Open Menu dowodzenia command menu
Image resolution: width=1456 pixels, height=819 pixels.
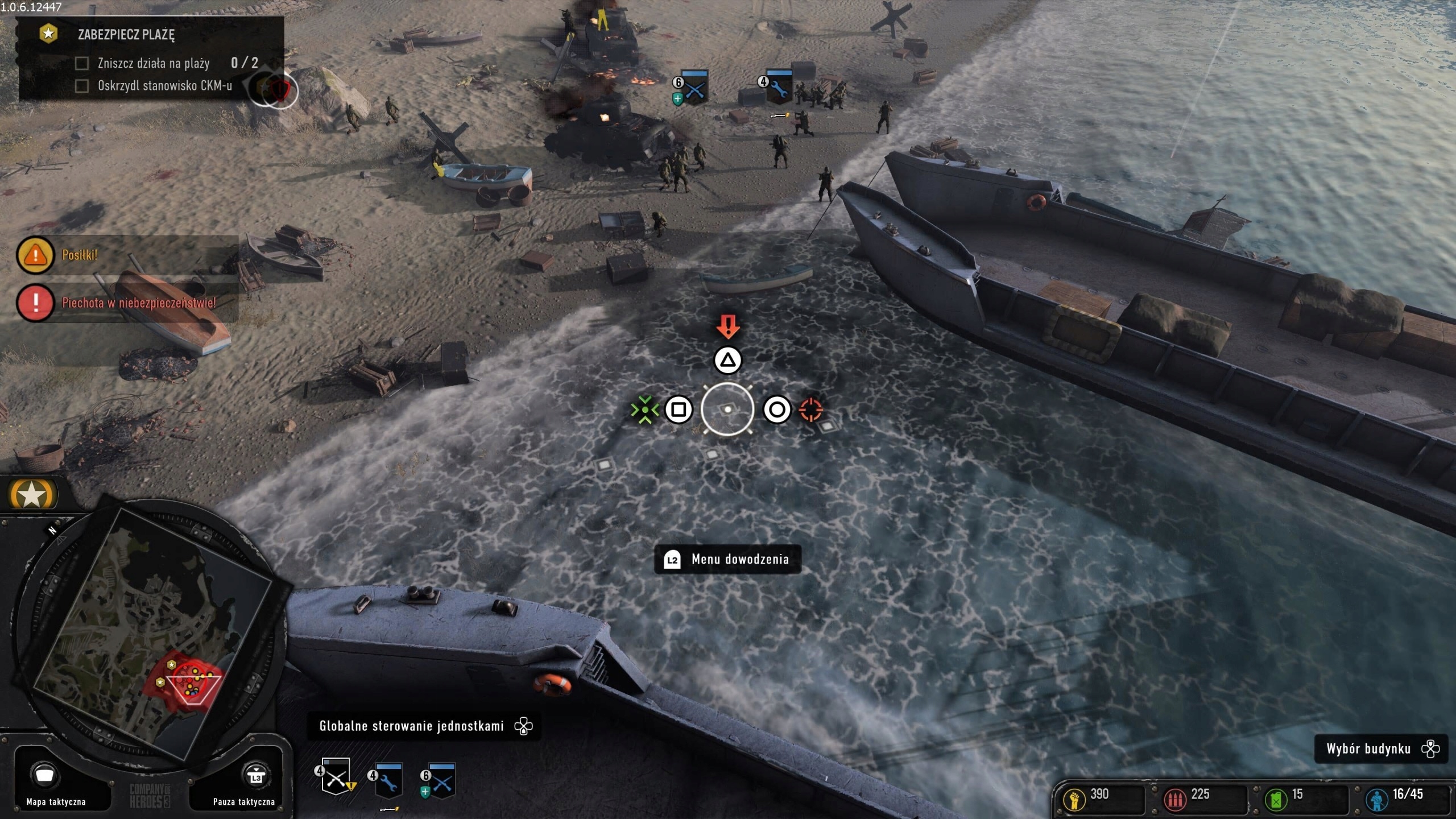tap(728, 559)
